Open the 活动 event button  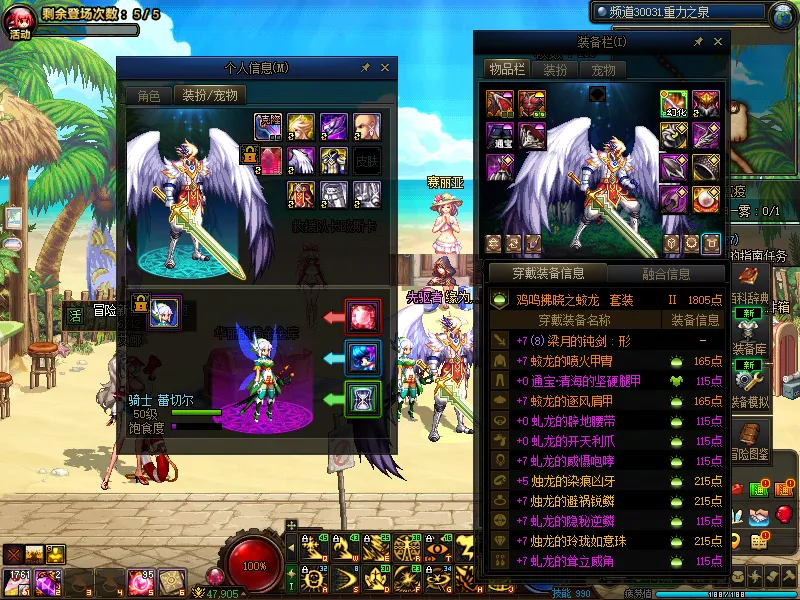coord(20,22)
